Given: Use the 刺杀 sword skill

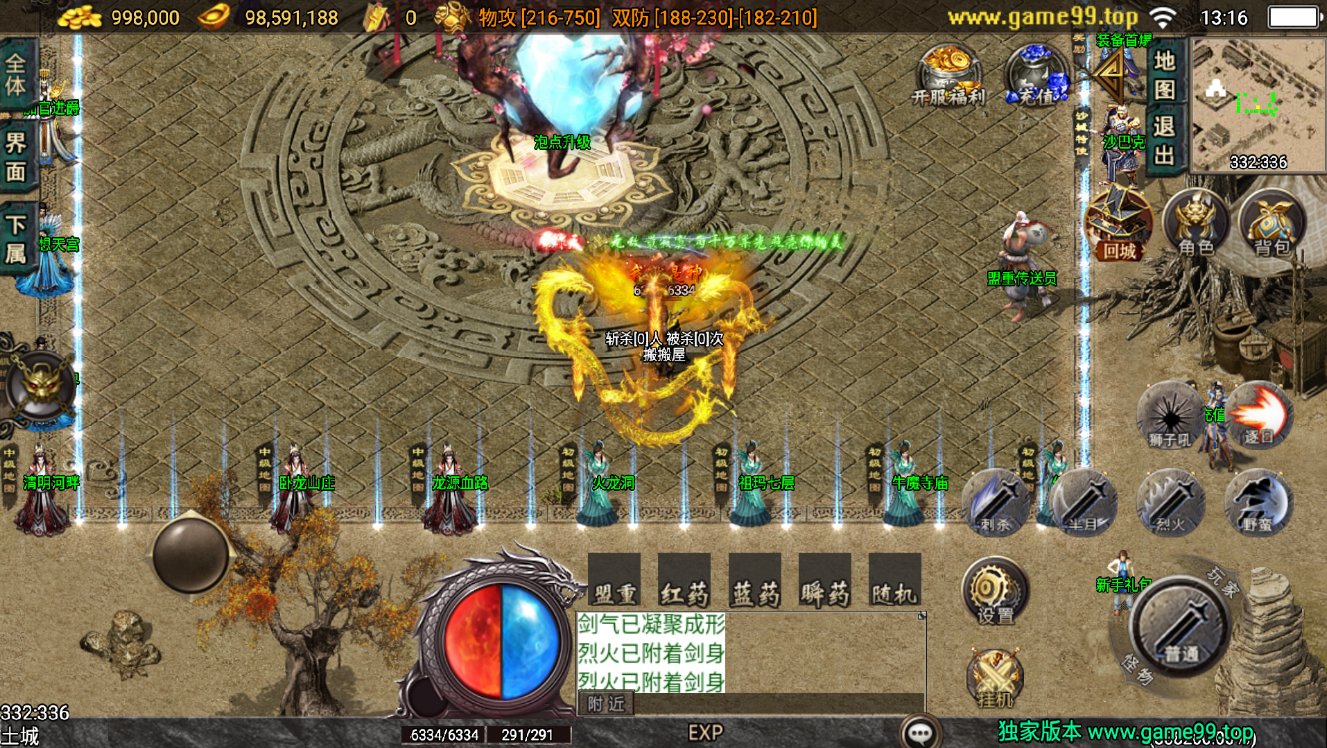Looking at the screenshot, I should tap(996, 500).
